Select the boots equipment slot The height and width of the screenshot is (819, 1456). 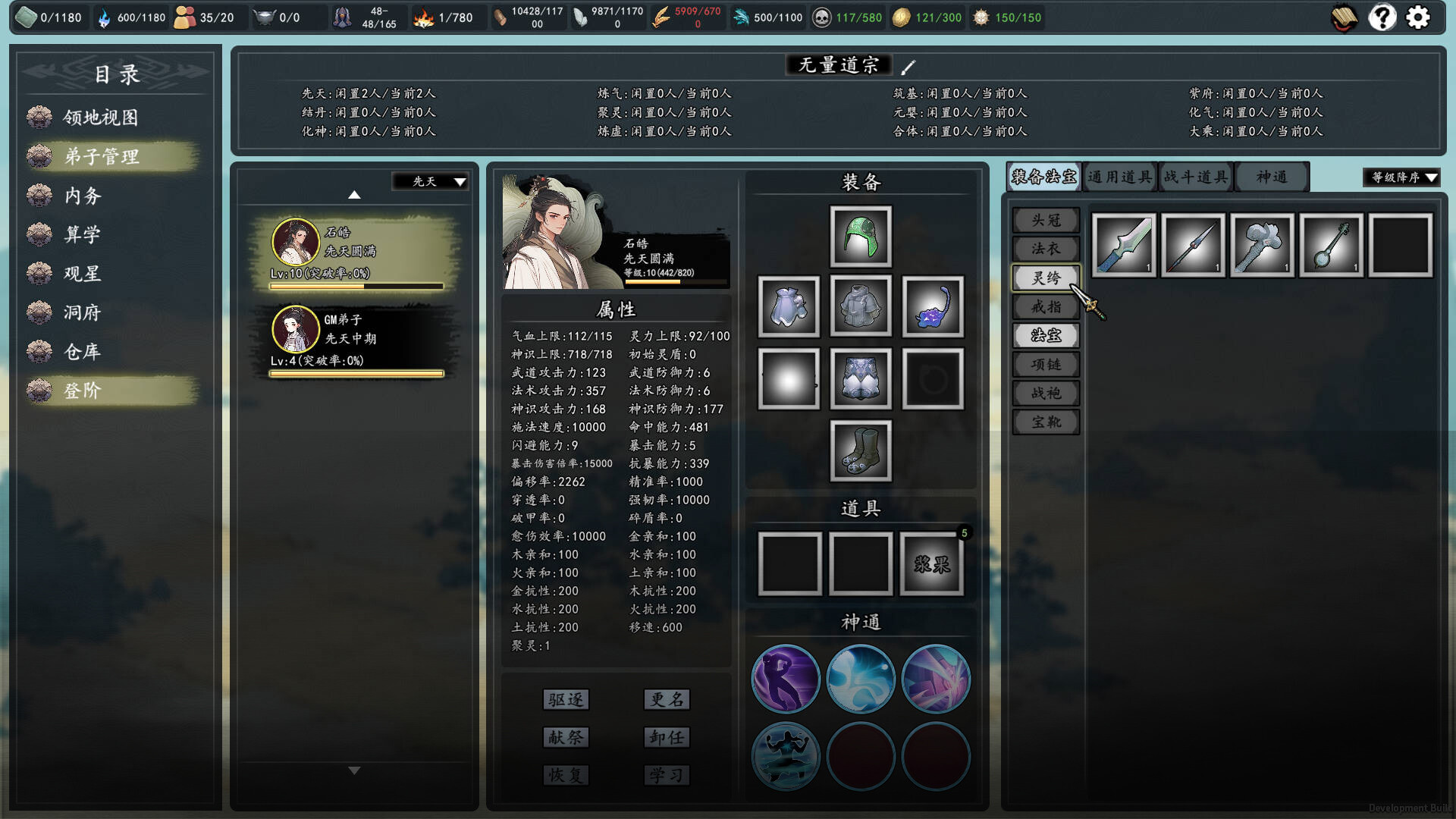[x=860, y=450]
